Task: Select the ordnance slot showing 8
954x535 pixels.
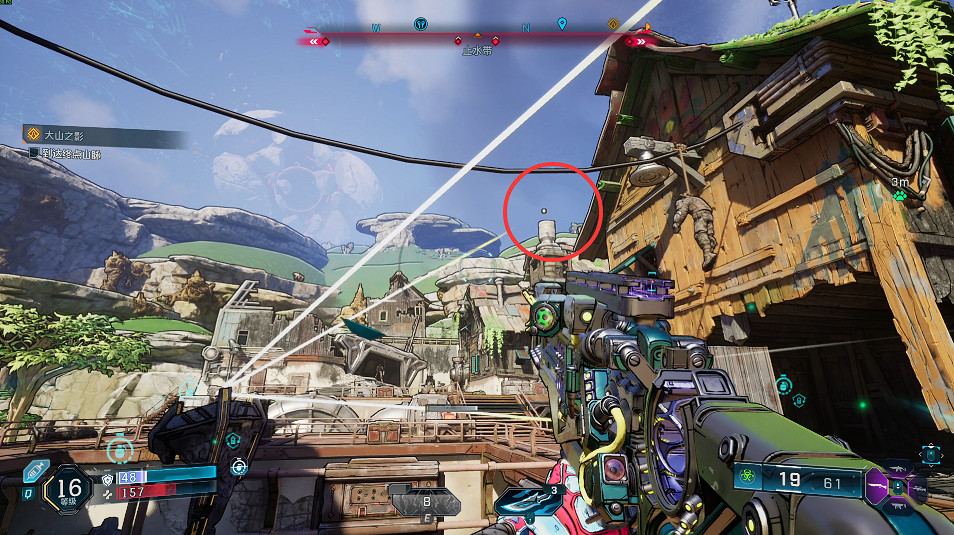Action: (424, 503)
